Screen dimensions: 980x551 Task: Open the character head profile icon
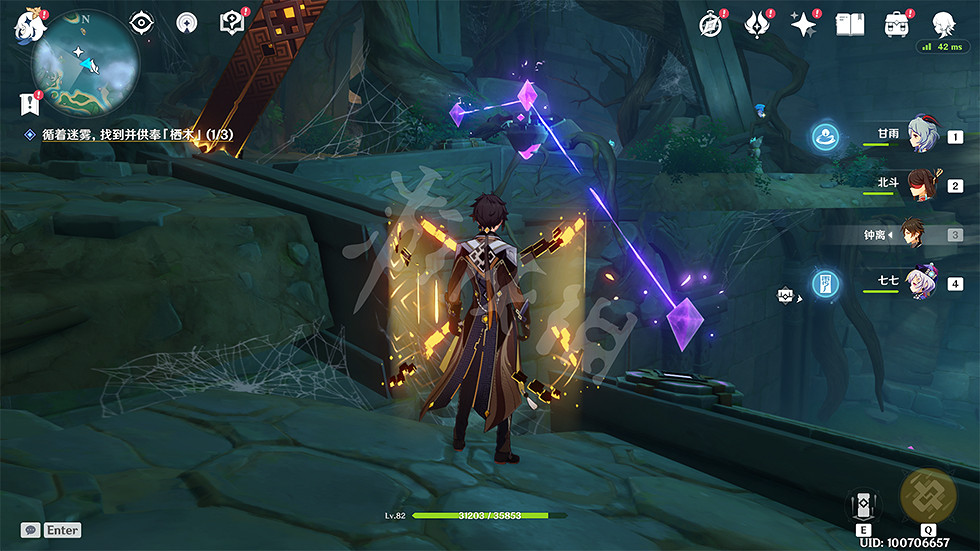(943, 25)
